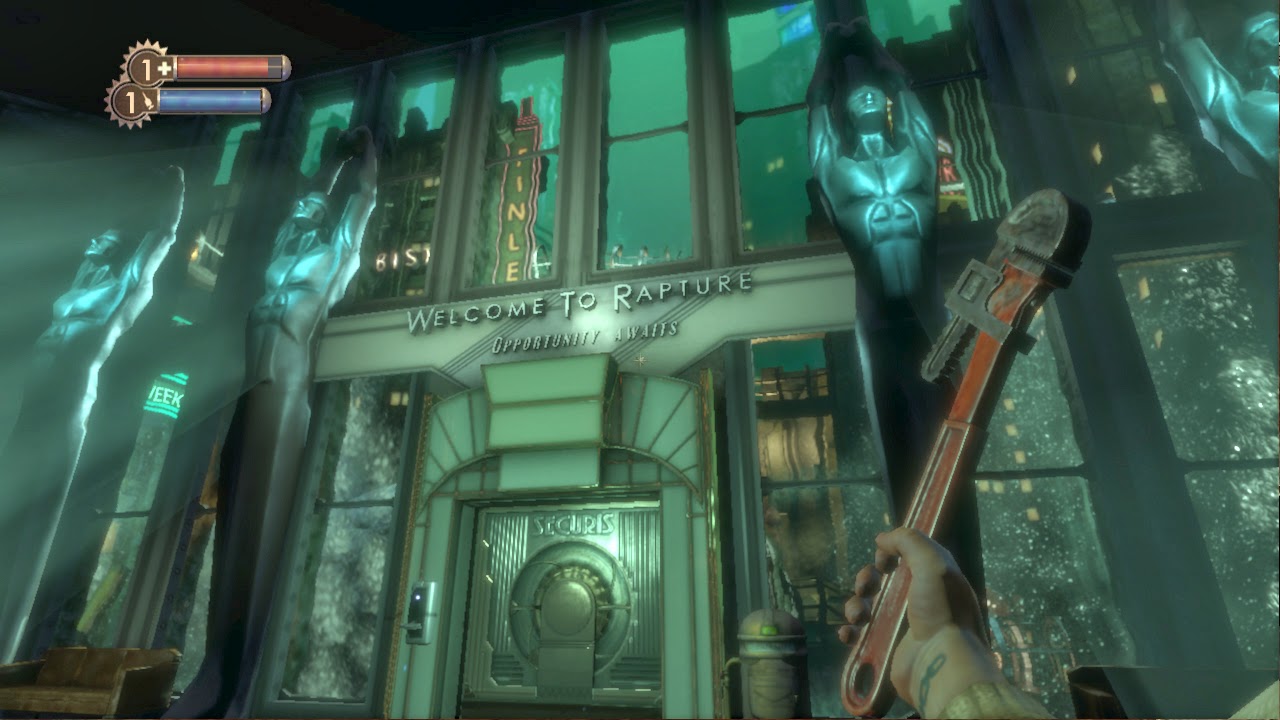Select the EVE hypo syringe icon
1280x720 pixels.
point(149,100)
